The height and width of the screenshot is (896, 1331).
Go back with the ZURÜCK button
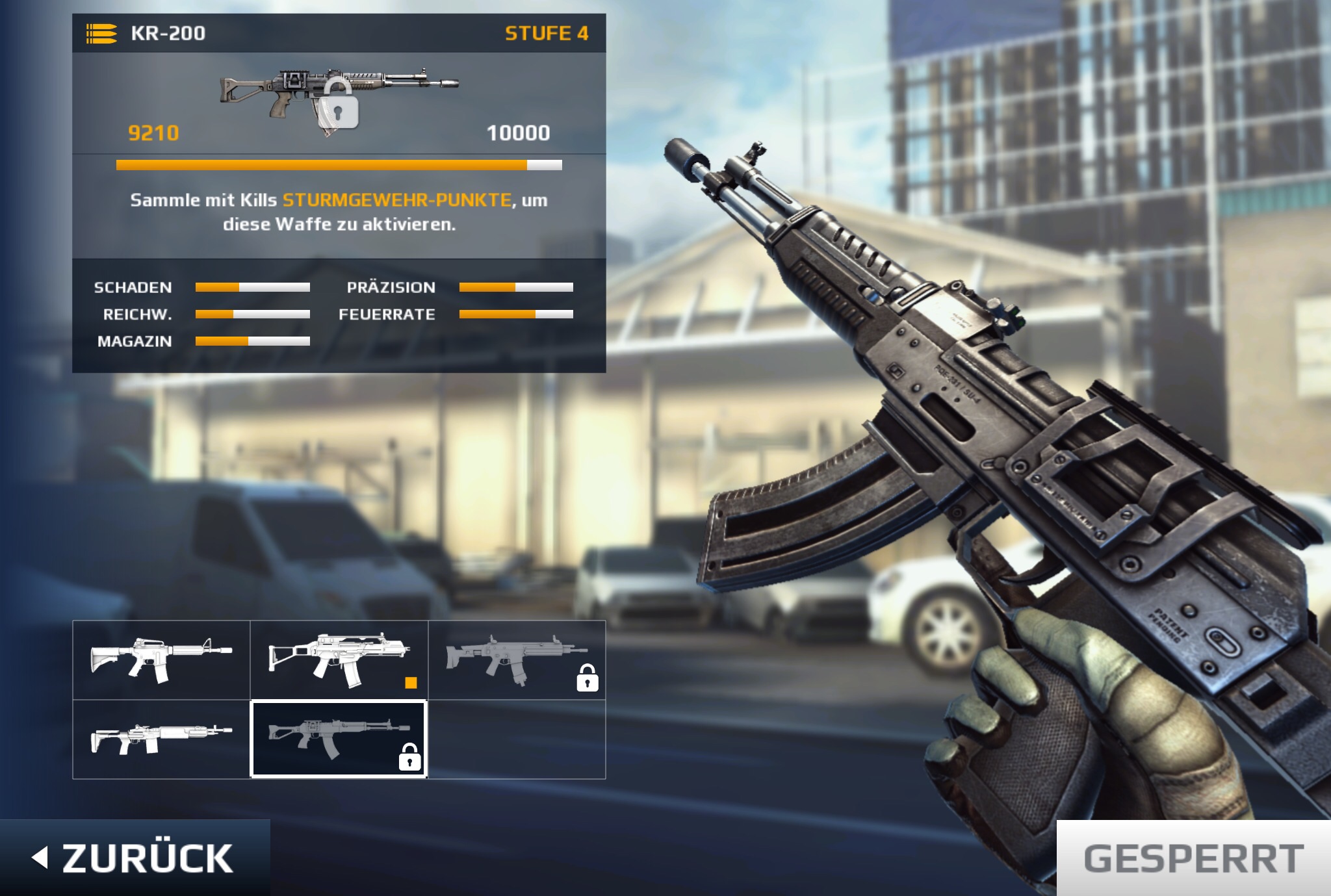[x=135, y=858]
